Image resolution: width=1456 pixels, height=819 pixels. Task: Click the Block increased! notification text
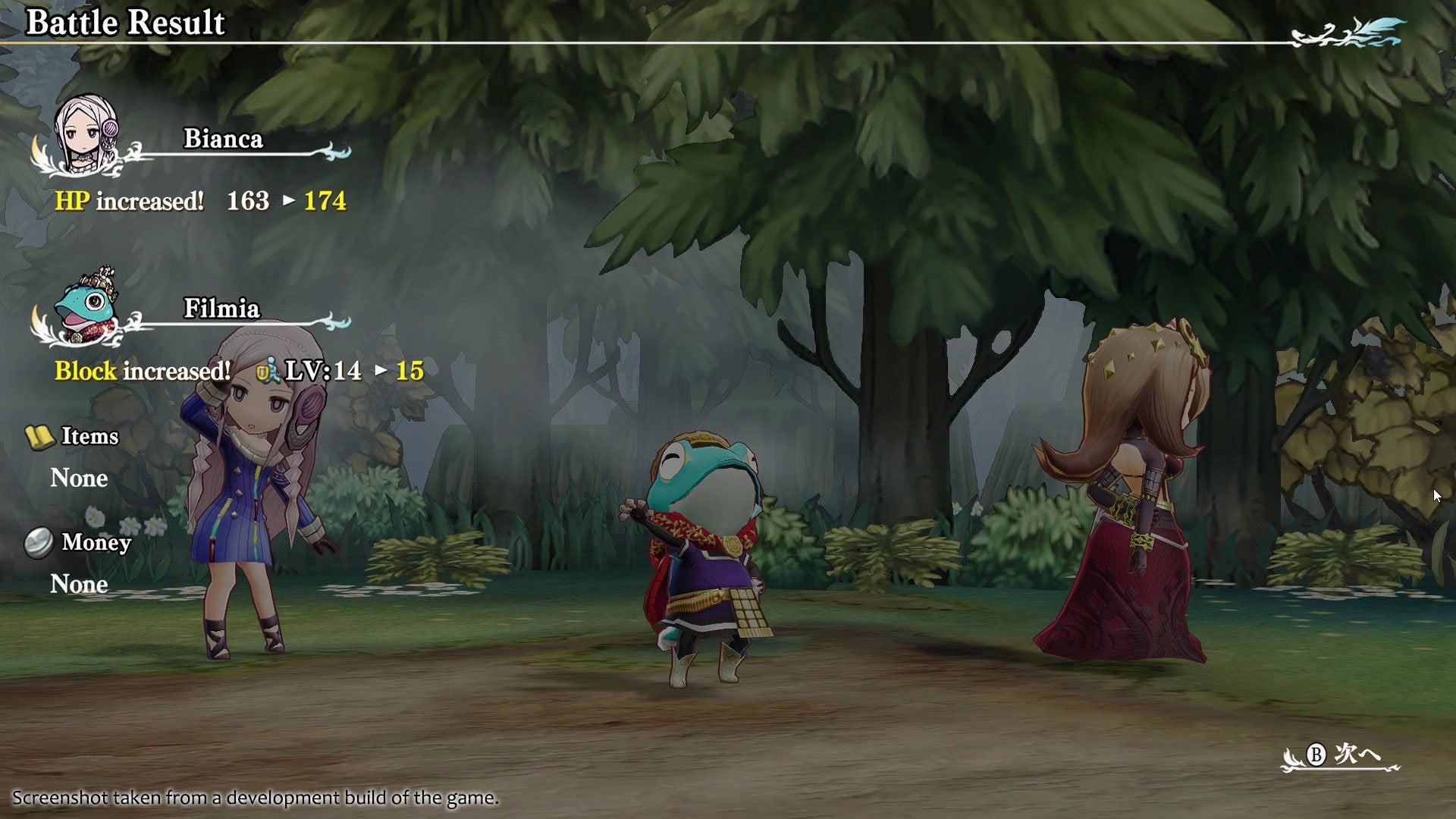pyautogui.click(x=141, y=372)
